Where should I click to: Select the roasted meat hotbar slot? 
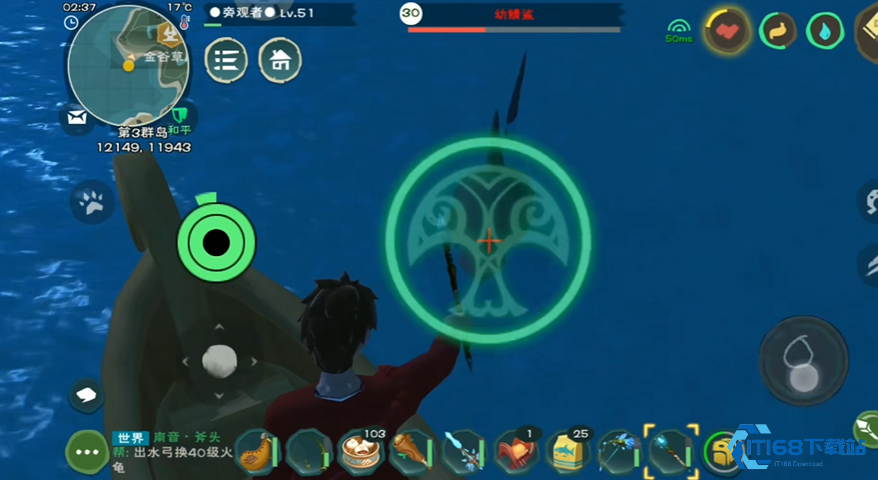(x=412, y=451)
